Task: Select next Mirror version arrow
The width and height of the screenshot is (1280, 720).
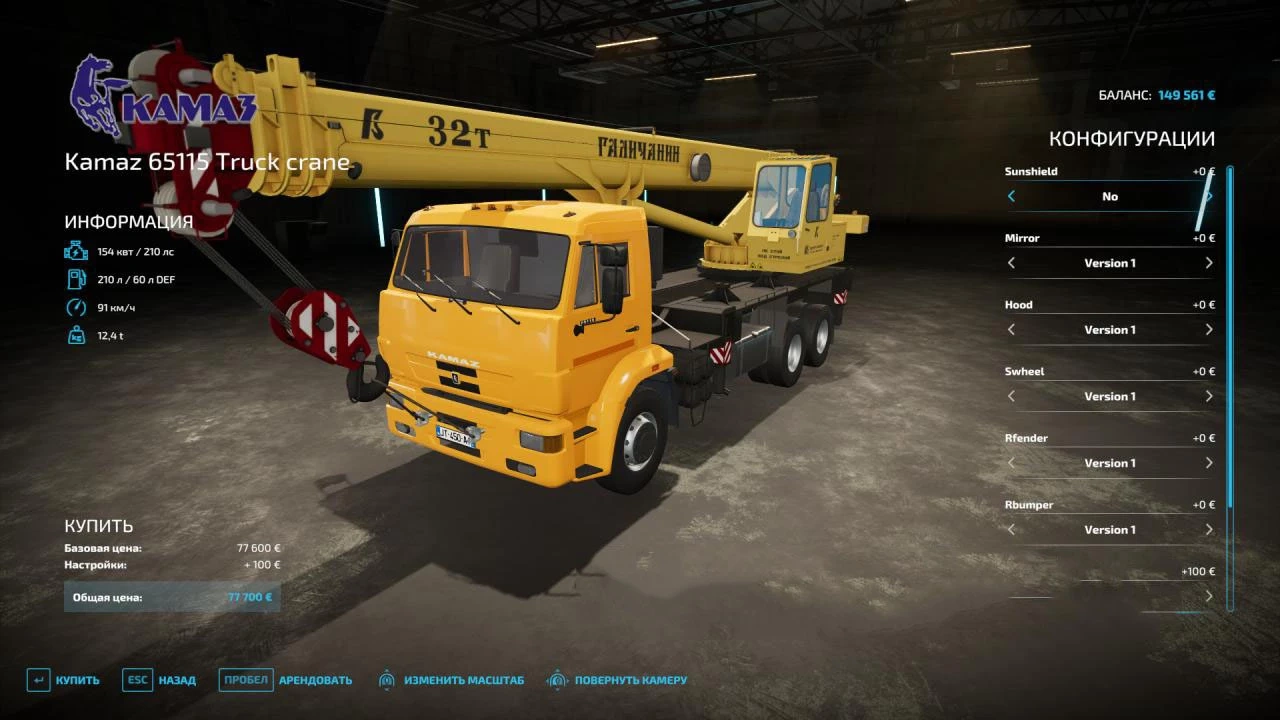Action: click(1208, 263)
